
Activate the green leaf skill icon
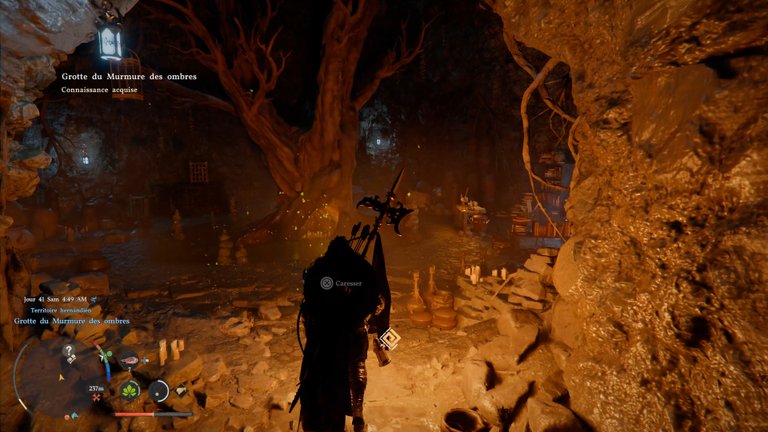pos(129,390)
